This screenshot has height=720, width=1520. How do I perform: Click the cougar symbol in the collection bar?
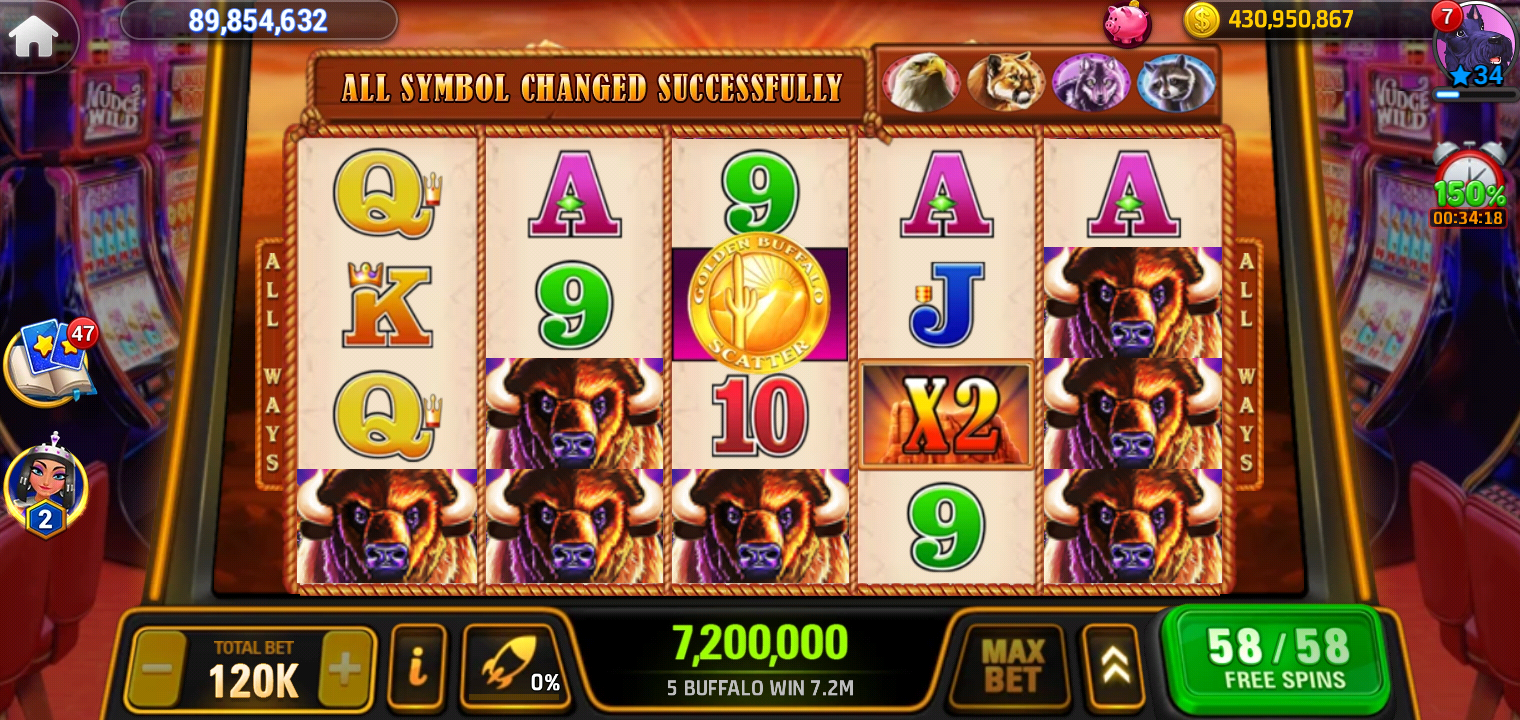pyautogui.click(x=1006, y=82)
